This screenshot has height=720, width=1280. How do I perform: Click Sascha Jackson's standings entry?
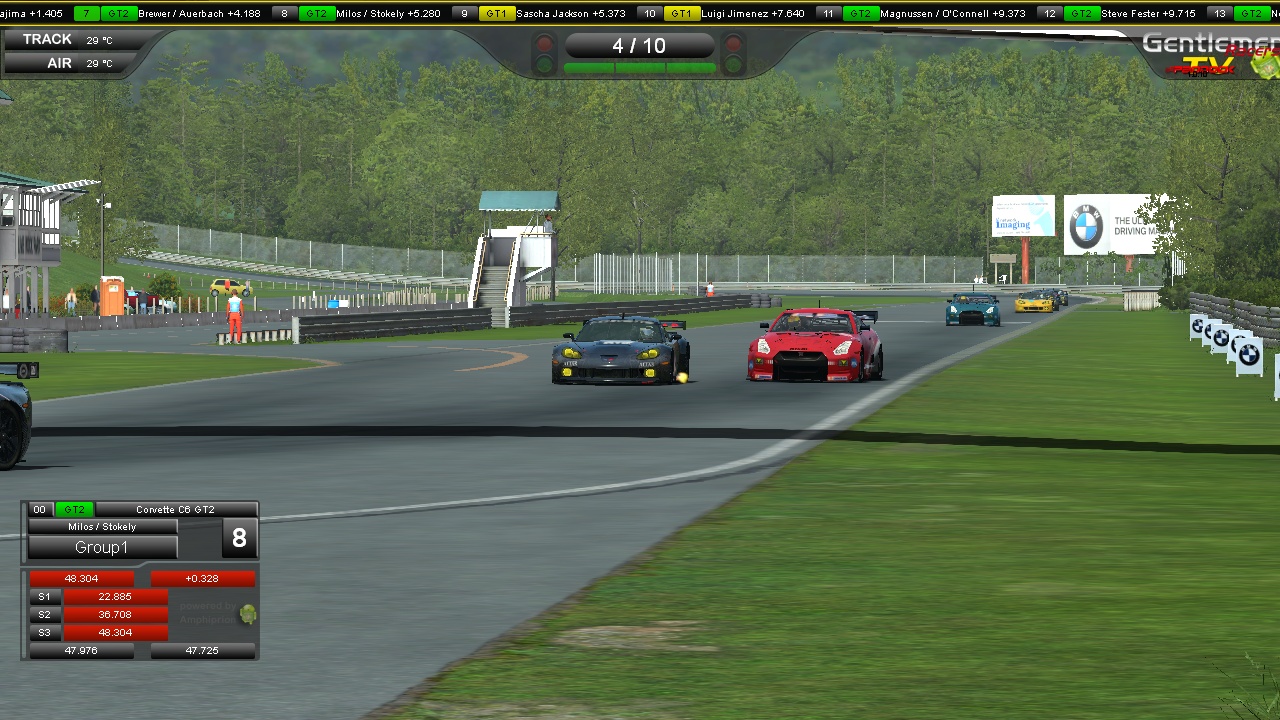point(570,14)
